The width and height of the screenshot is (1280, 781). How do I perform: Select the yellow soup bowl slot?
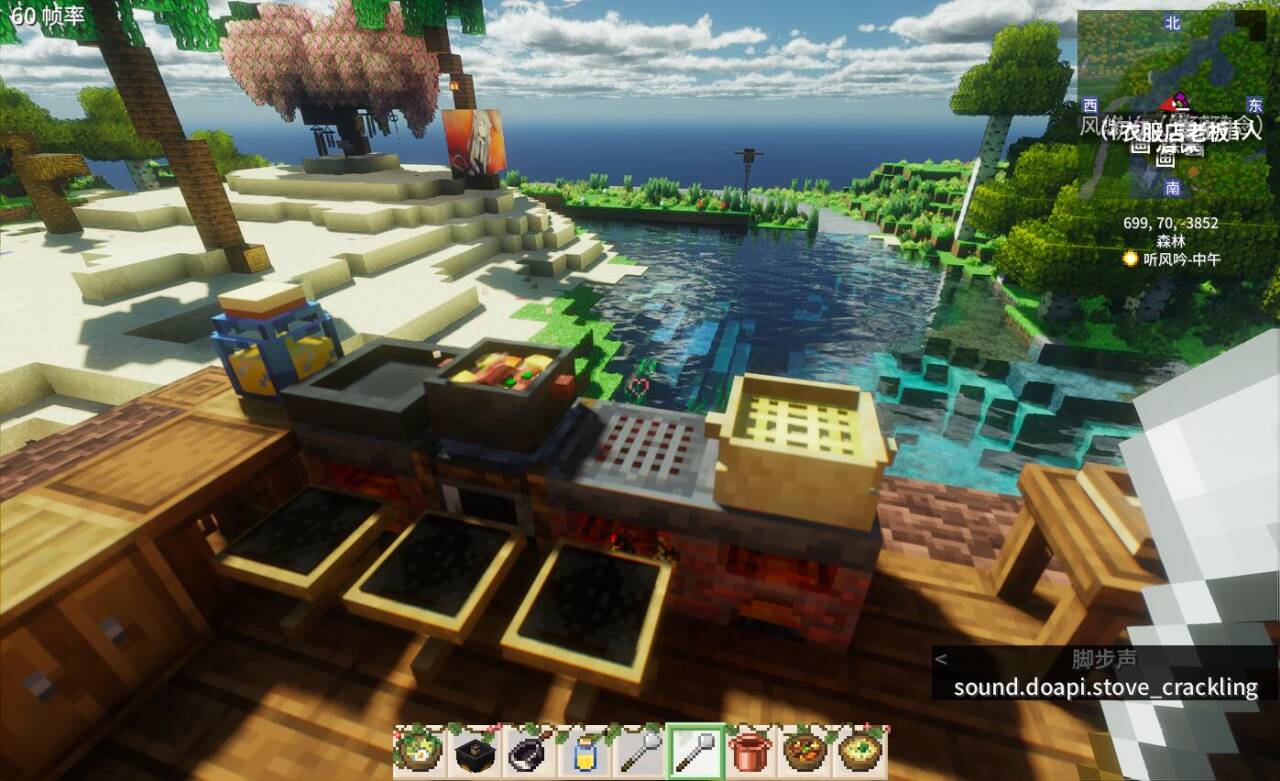(x=858, y=751)
